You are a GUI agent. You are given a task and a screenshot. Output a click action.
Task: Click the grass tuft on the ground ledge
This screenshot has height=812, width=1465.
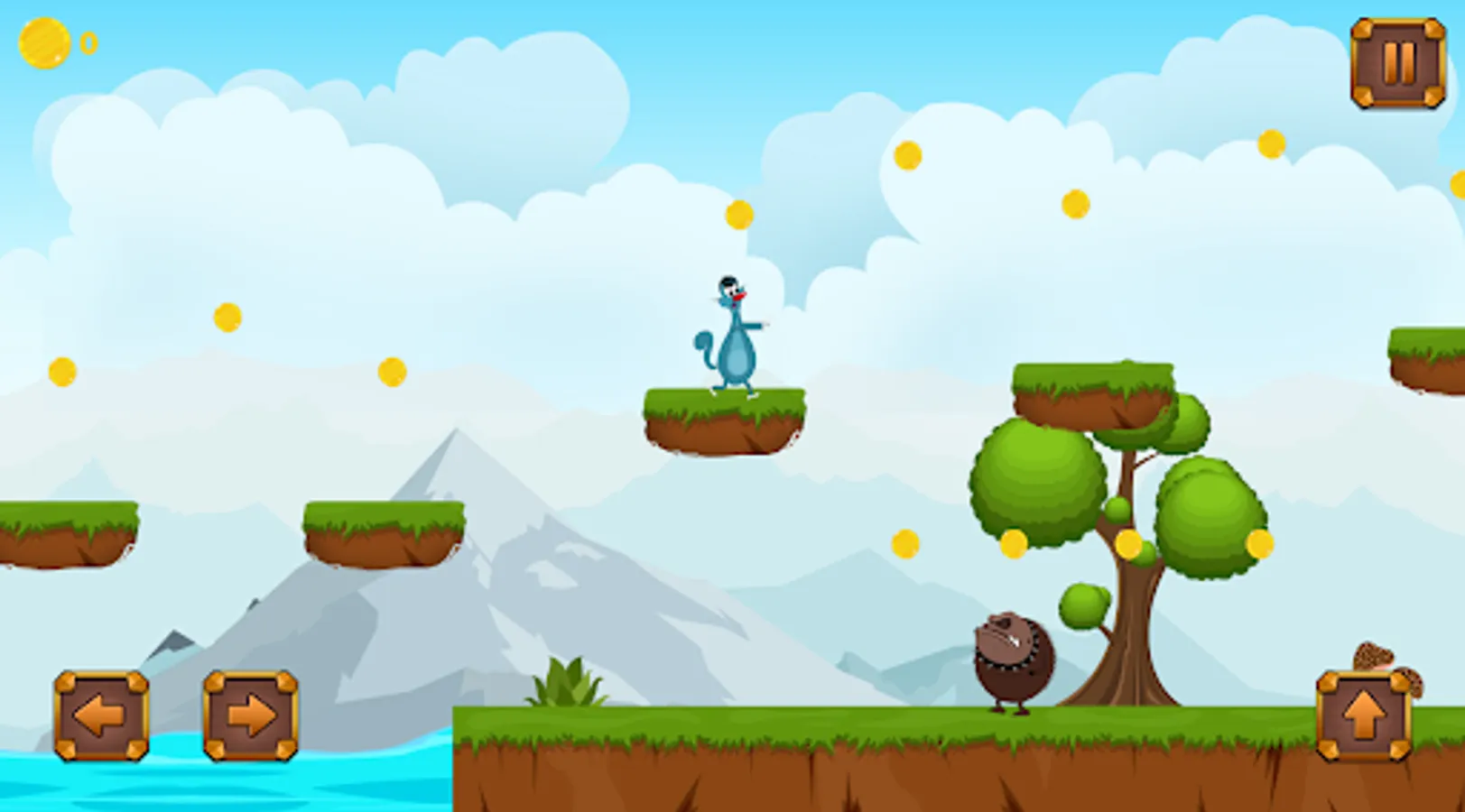tap(569, 683)
